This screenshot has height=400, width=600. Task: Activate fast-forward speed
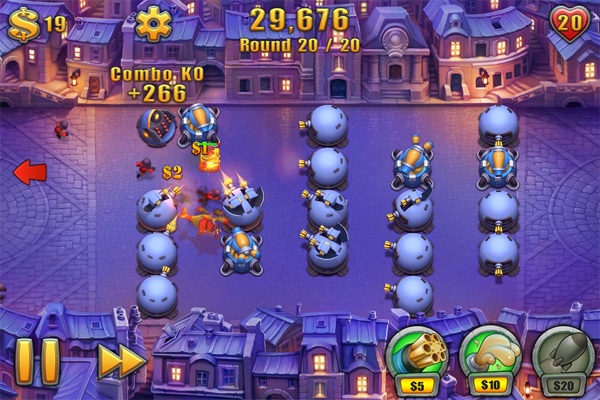click(120, 361)
